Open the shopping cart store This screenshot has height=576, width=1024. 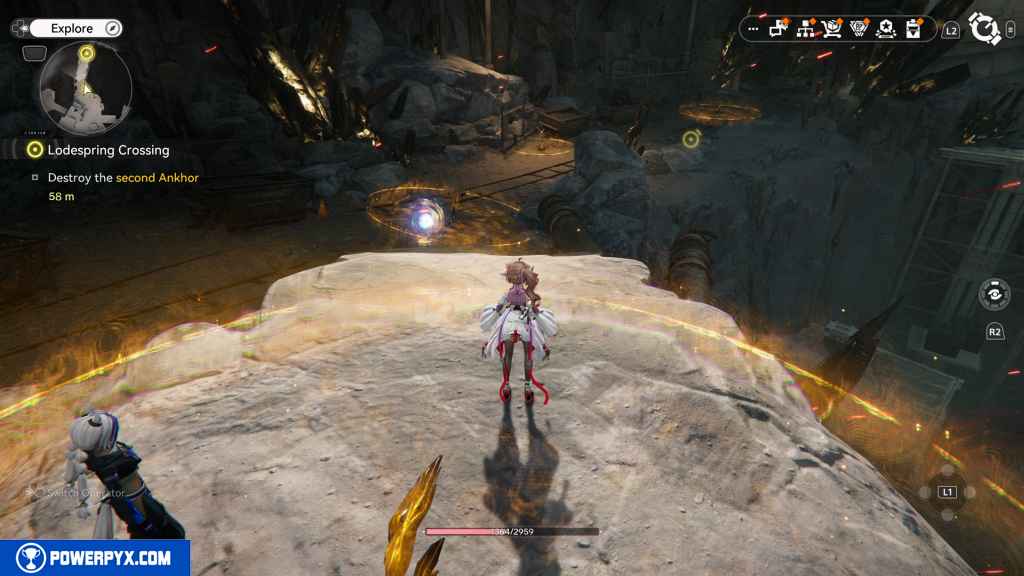832,29
